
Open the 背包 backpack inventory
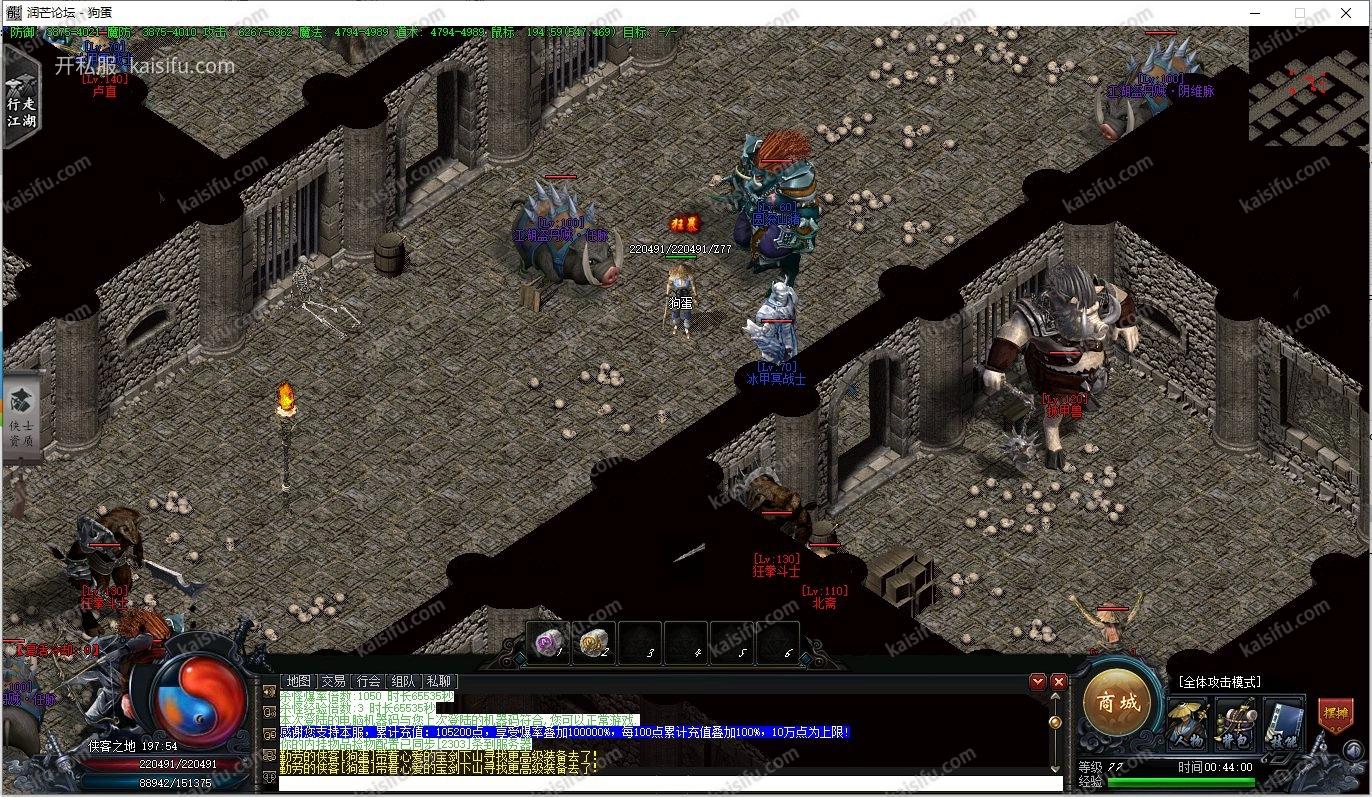click(x=1236, y=724)
